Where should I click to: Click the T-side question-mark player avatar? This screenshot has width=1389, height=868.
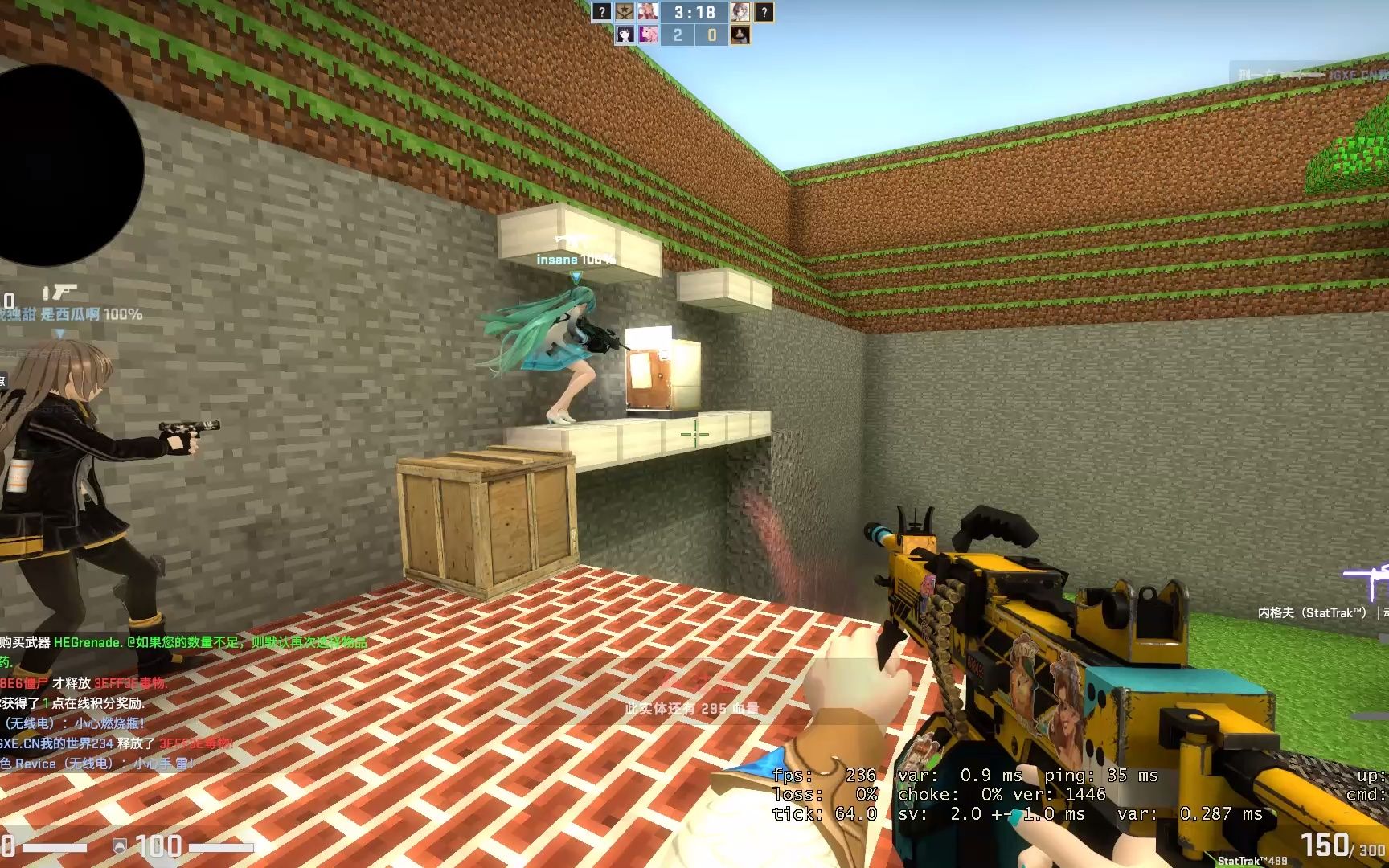coord(764,12)
